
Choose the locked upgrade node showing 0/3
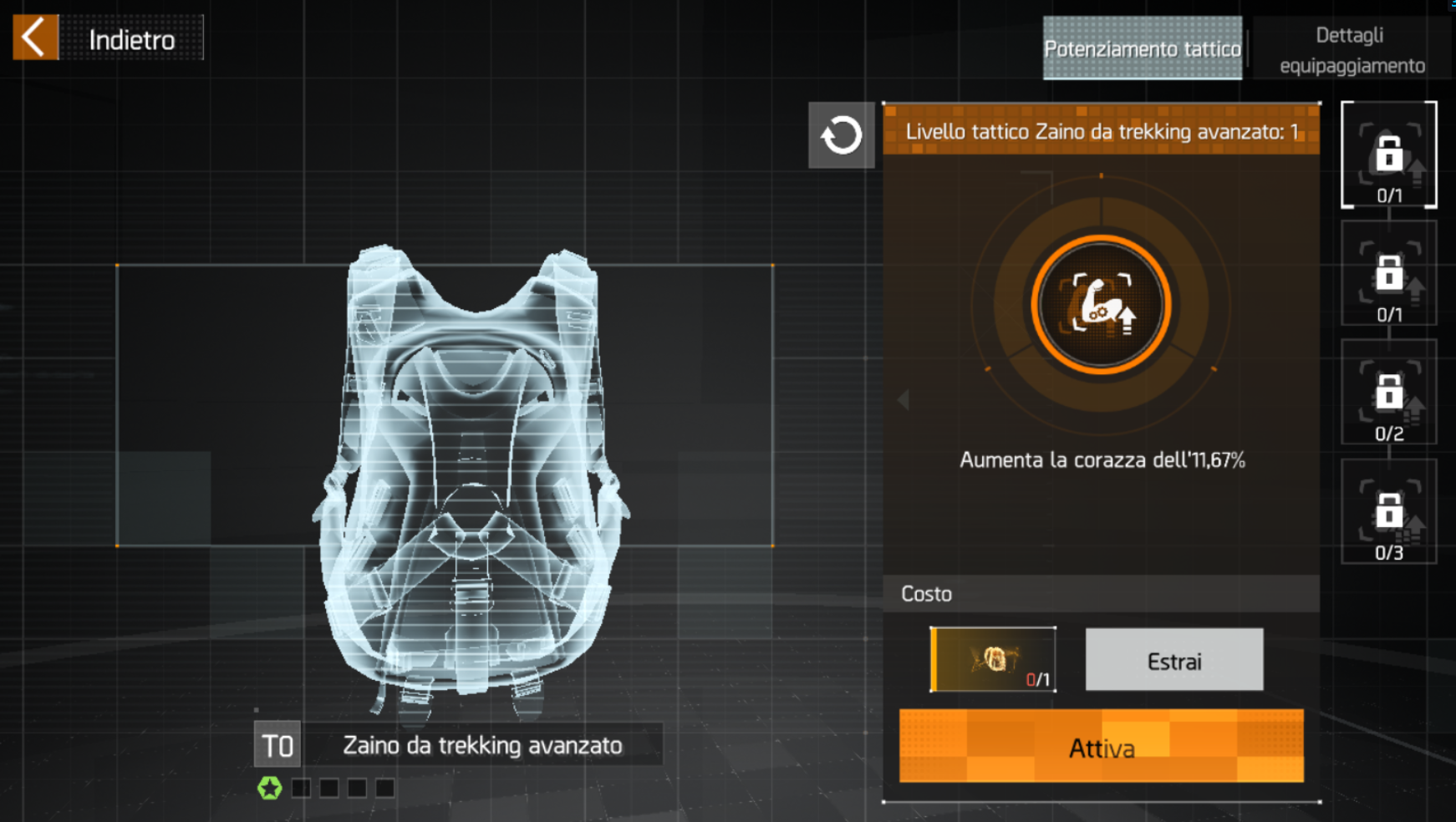coord(1388,512)
